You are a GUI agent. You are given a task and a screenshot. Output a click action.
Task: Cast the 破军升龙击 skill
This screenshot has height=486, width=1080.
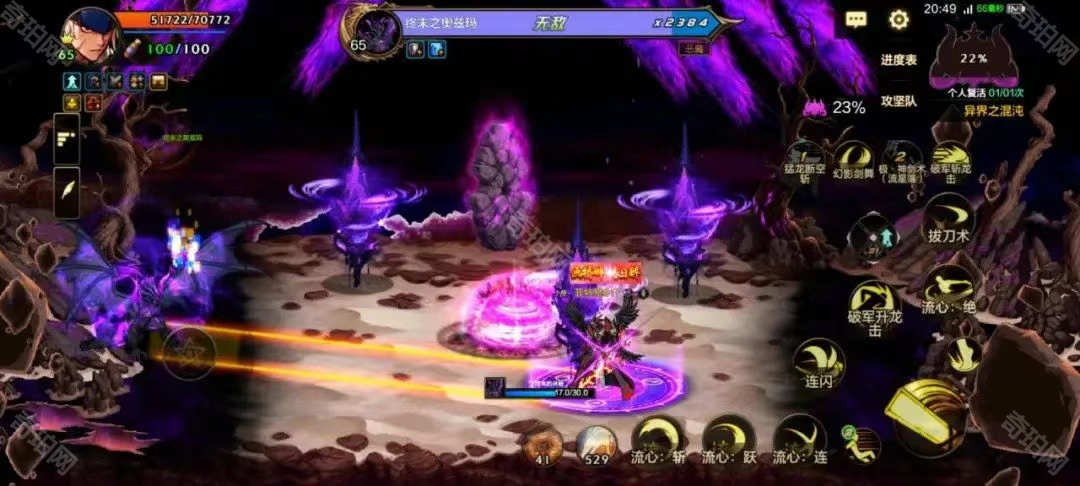tap(873, 303)
